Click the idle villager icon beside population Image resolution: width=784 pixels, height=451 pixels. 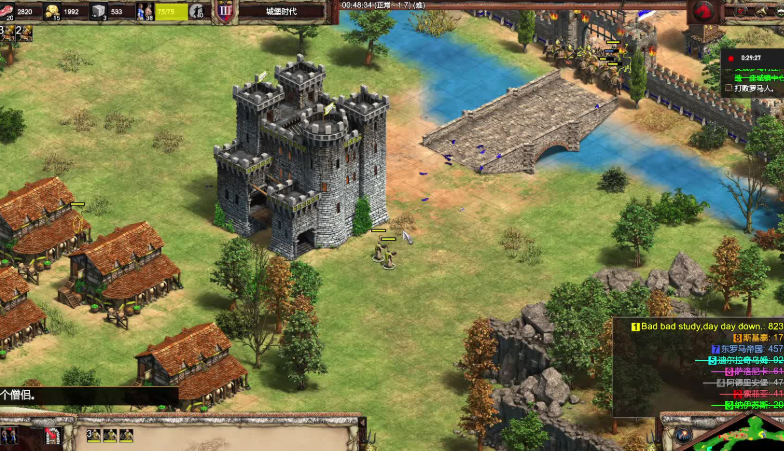[x=196, y=11]
